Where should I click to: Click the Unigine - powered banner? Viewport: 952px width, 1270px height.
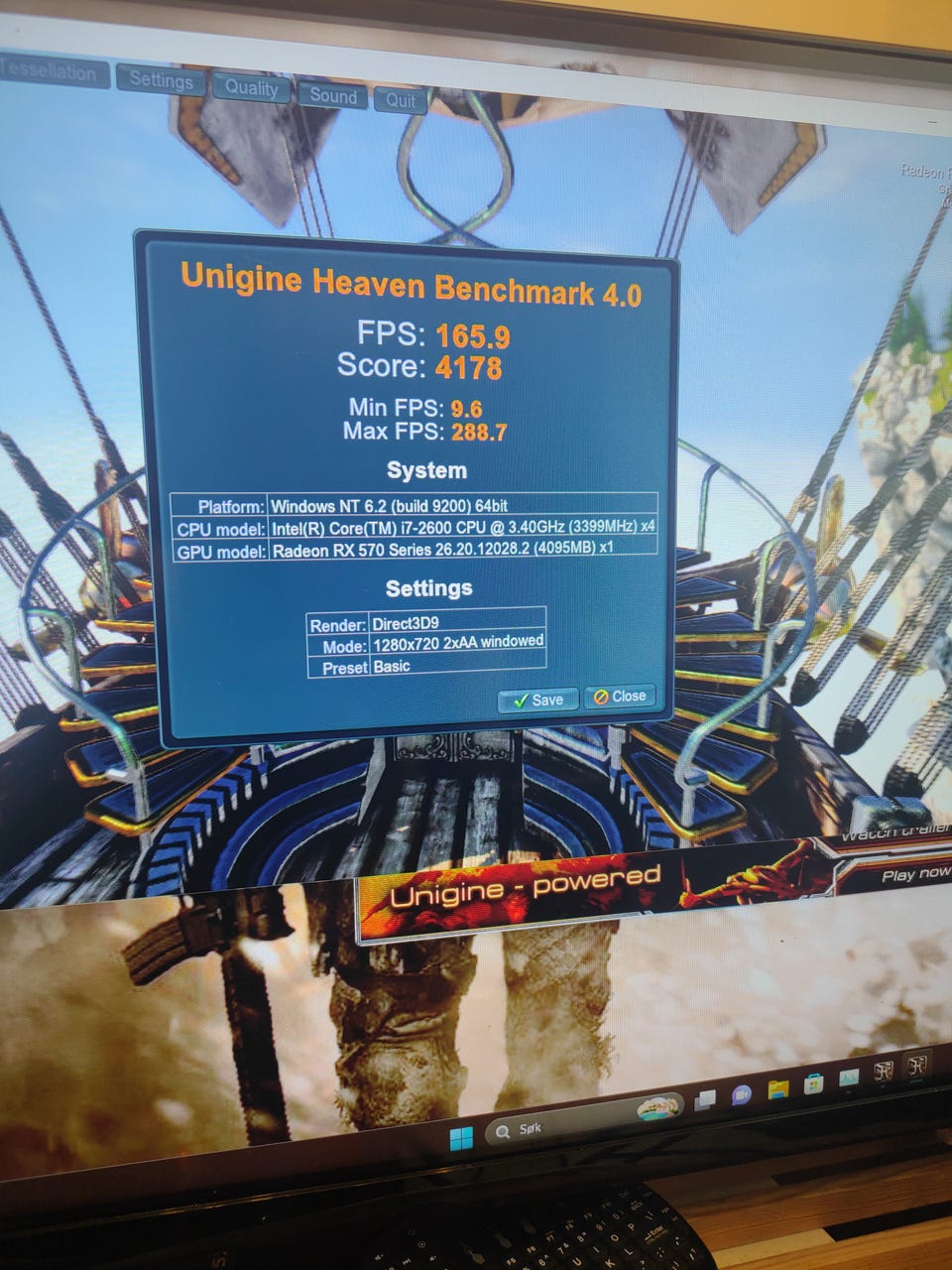pos(524,886)
